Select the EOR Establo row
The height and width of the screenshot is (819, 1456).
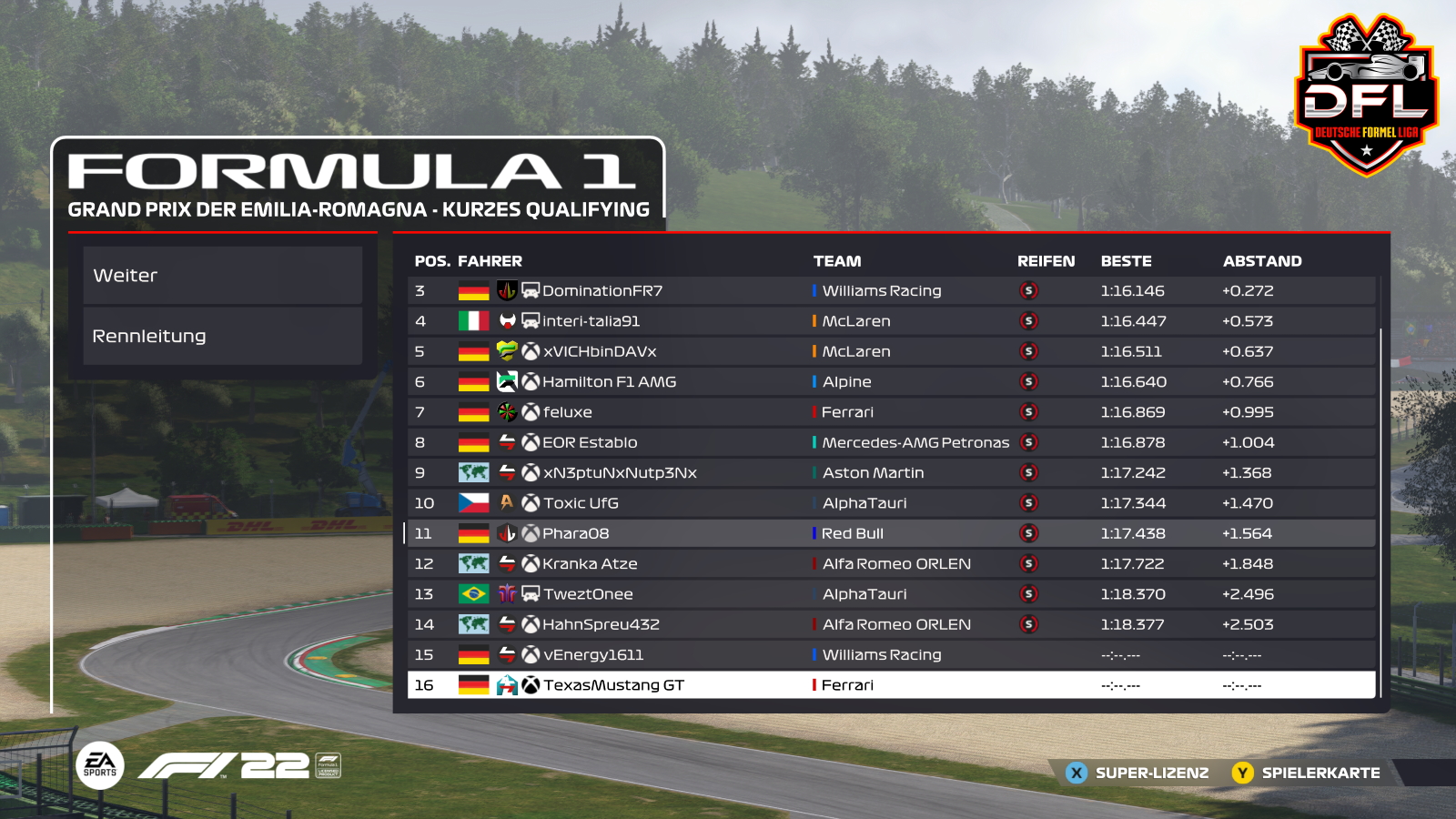pos(891,442)
